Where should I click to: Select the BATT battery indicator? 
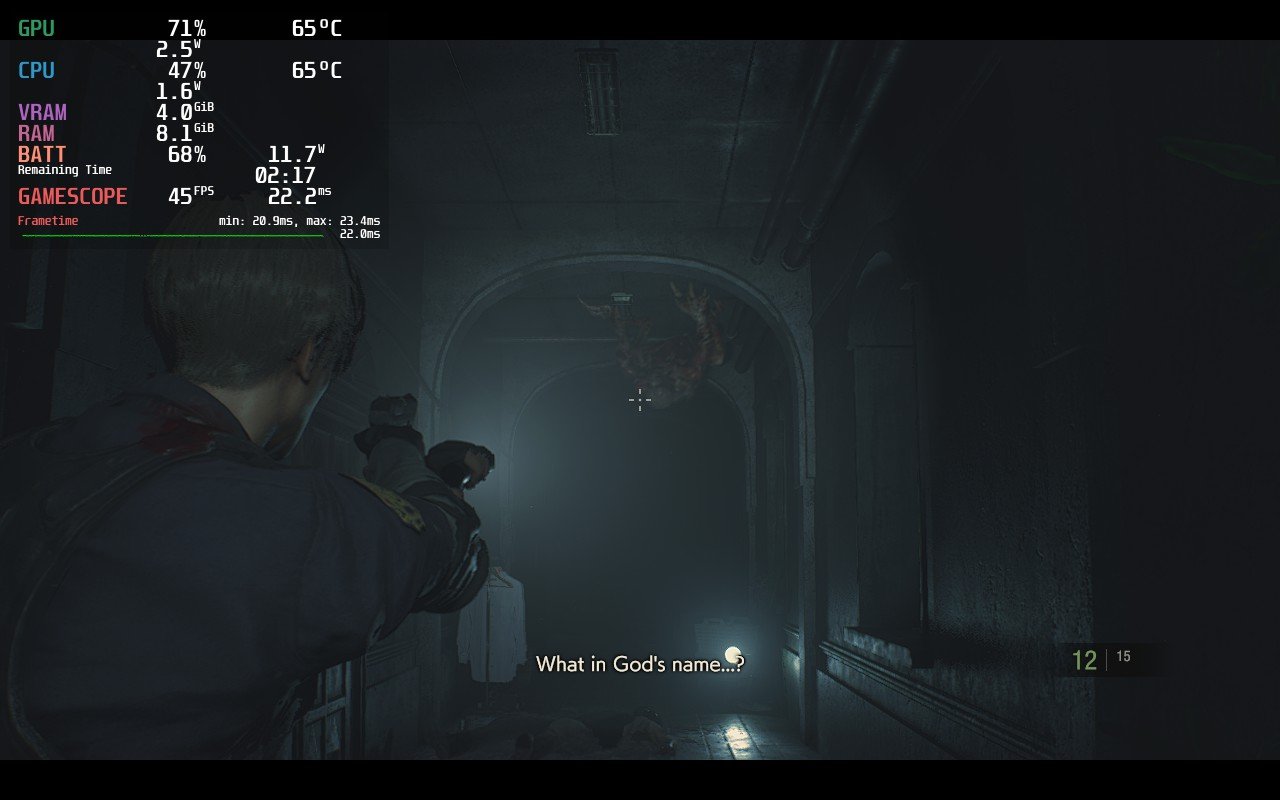click(42, 154)
